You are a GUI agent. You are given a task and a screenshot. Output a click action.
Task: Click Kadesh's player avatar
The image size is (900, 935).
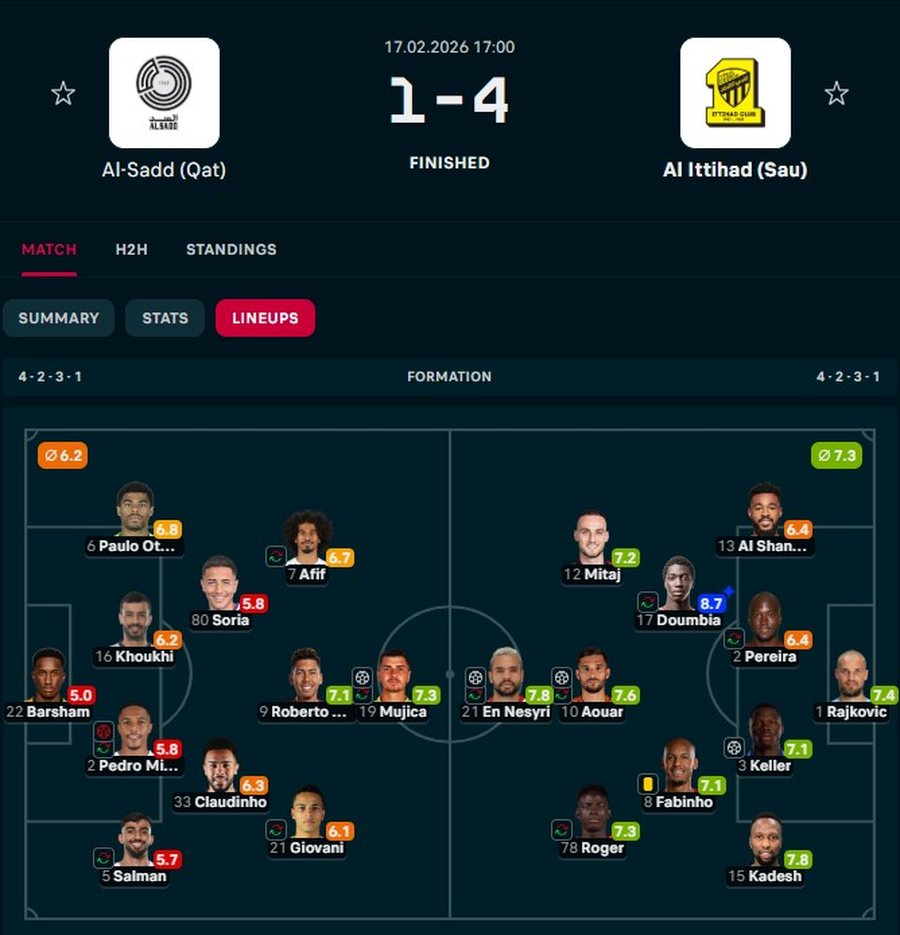click(x=765, y=839)
